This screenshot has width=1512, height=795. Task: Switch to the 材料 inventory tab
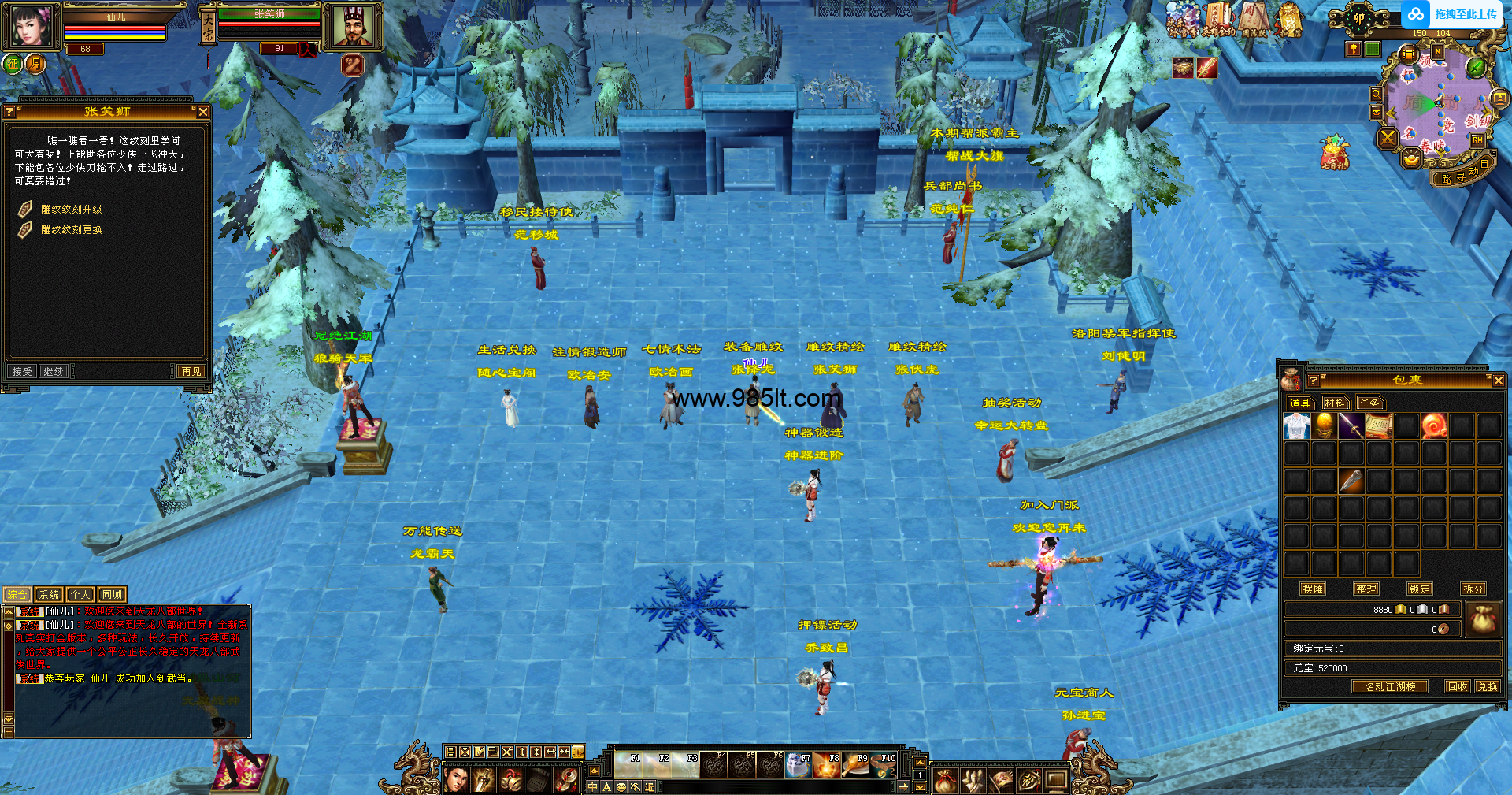(1335, 403)
